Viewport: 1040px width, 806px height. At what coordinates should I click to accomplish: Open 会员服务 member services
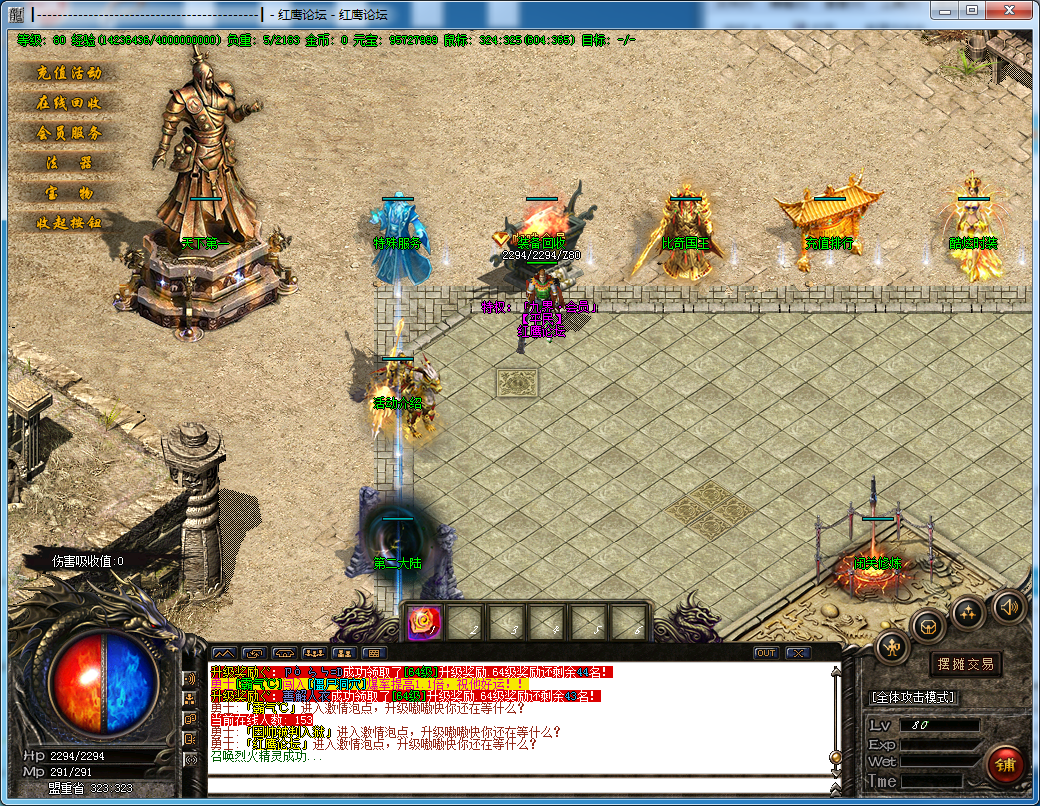[69, 133]
